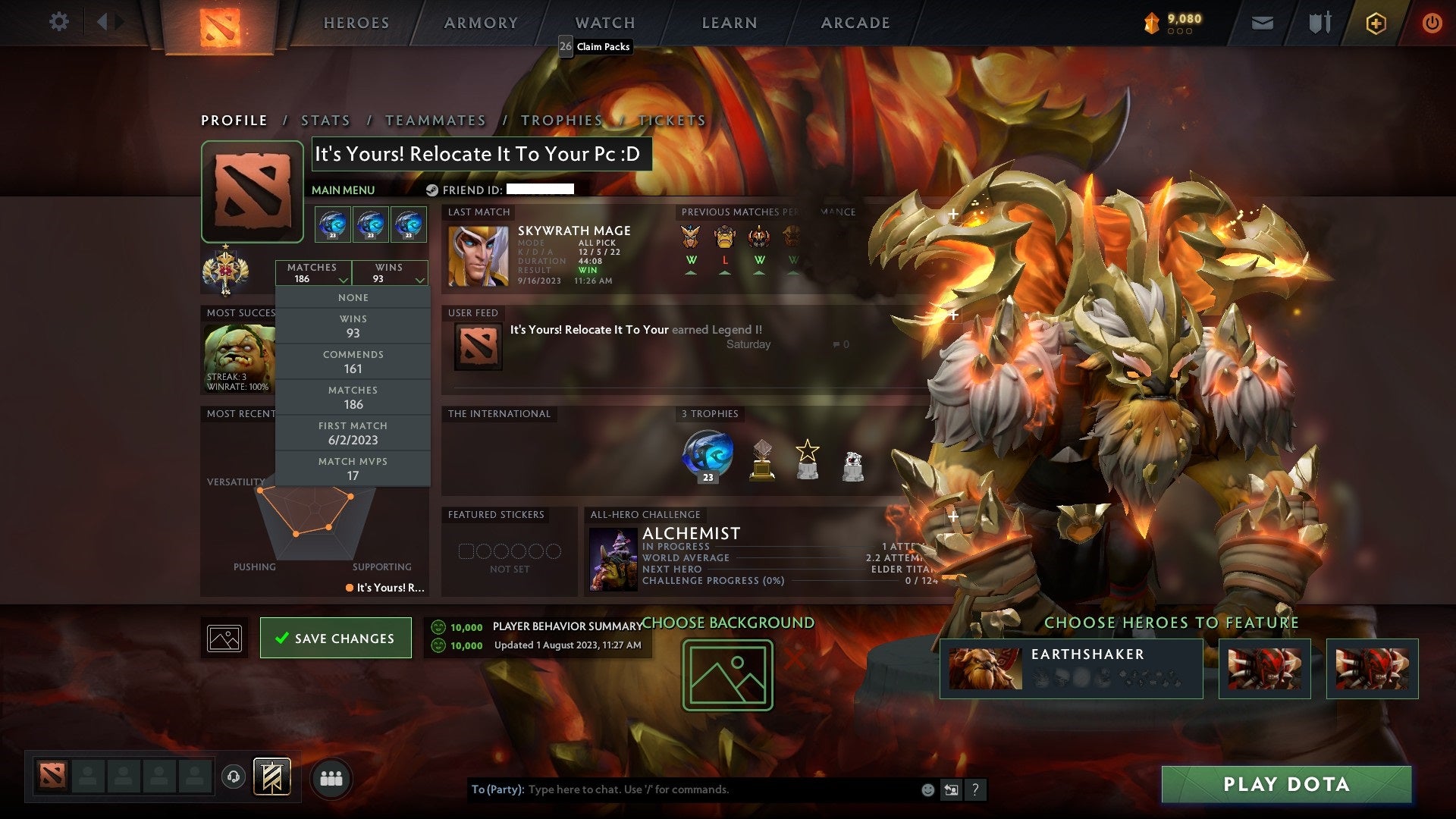Open the Wins dropdown showing 93
Screen dimensions: 1456x819
[x=389, y=273]
